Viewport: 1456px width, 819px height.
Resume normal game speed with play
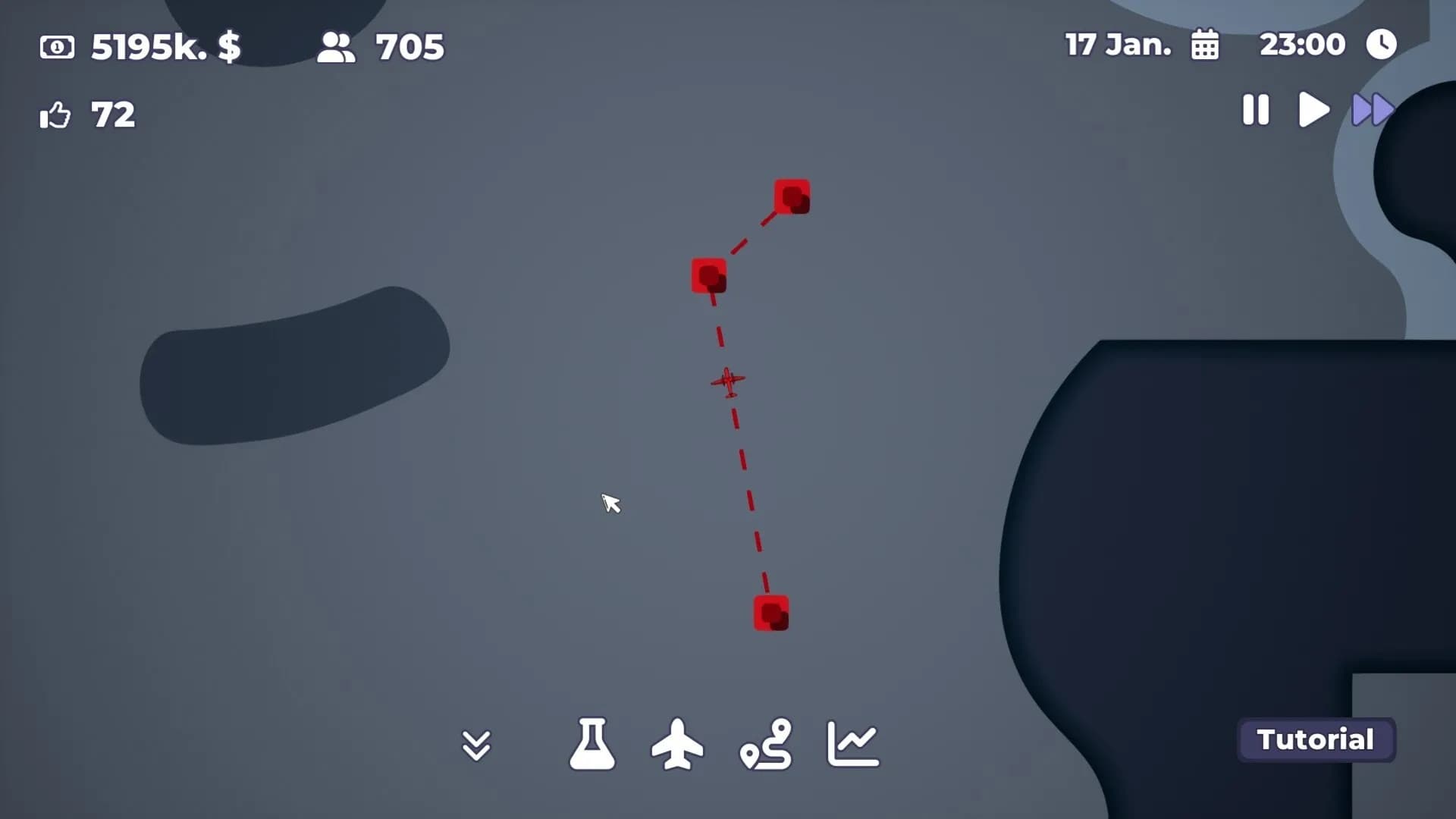(x=1313, y=110)
